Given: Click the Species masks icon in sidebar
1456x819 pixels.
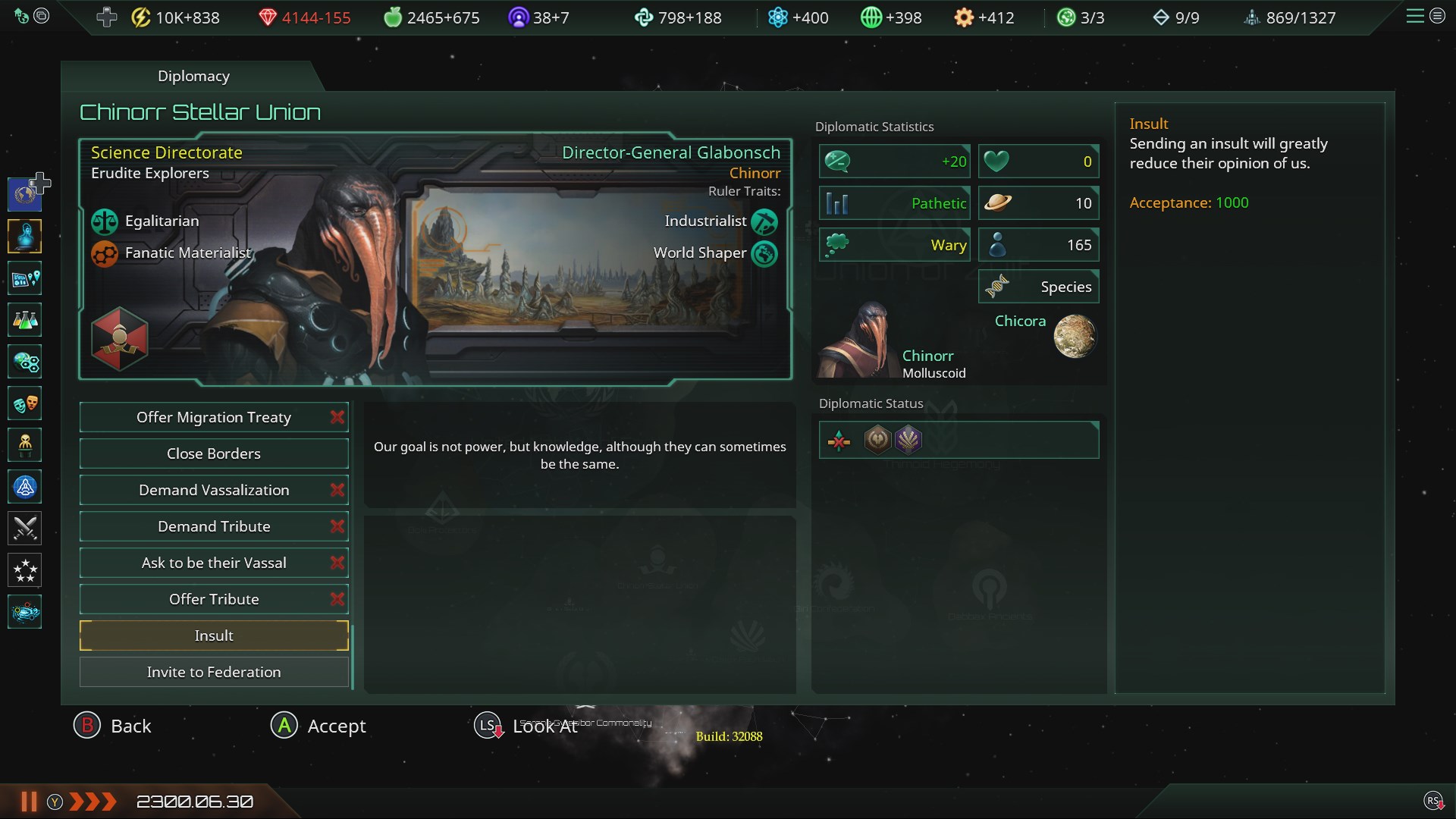Looking at the screenshot, I should 24,403.
